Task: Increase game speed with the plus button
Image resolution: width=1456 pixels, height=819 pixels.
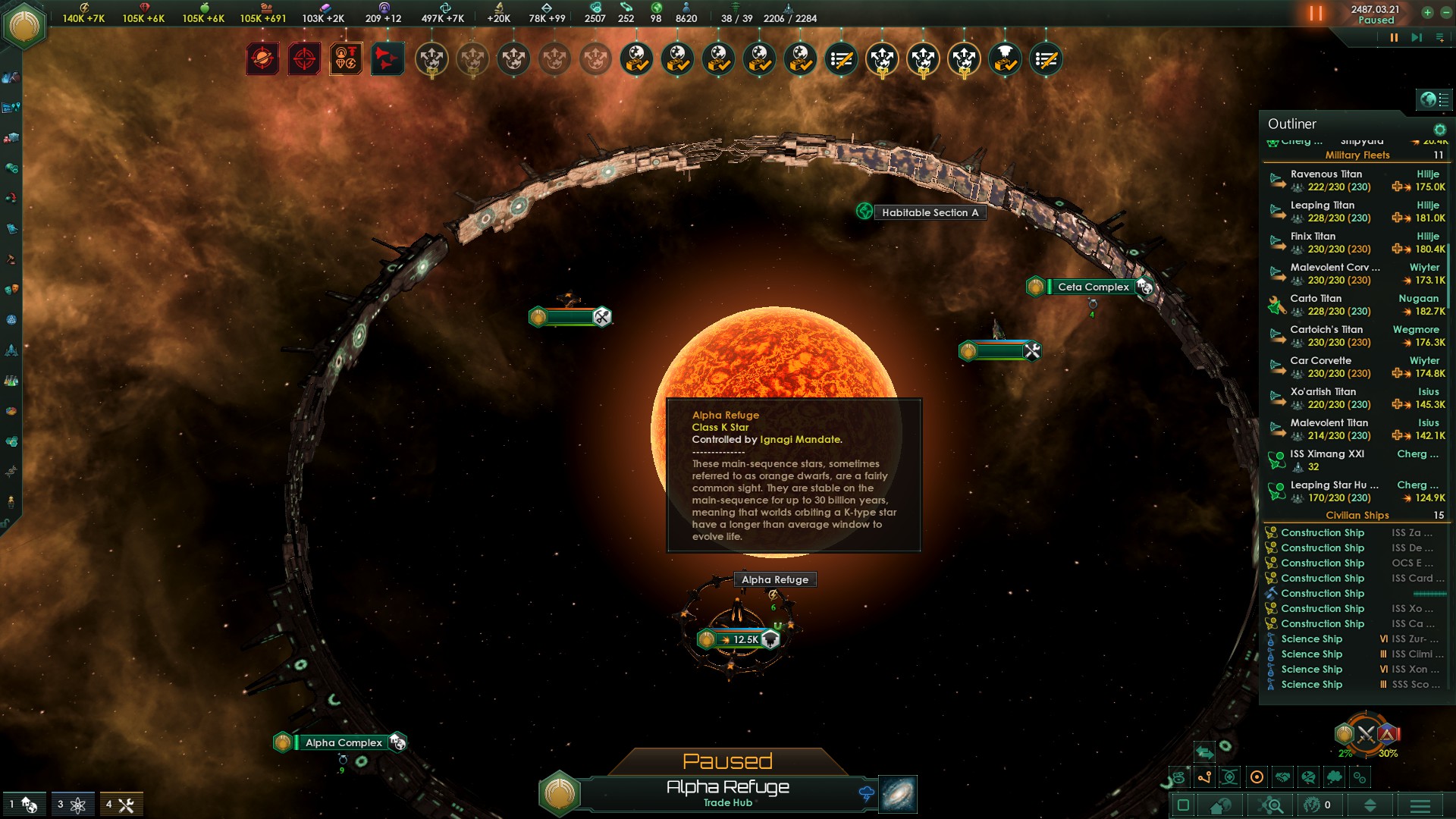Action: (1427, 12)
